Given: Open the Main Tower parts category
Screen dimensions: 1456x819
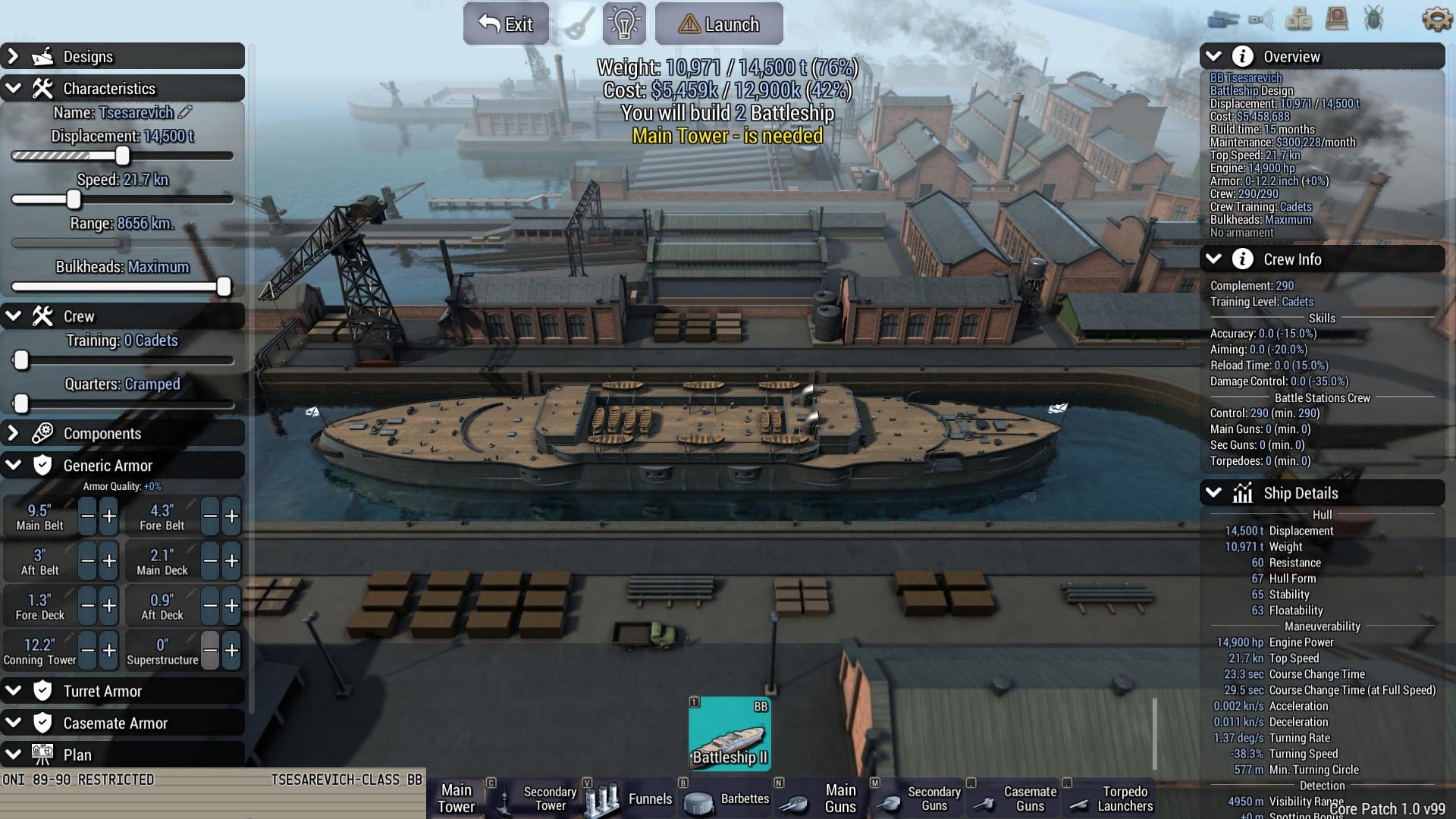Looking at the screenshot, I should (x=457, y=799).
